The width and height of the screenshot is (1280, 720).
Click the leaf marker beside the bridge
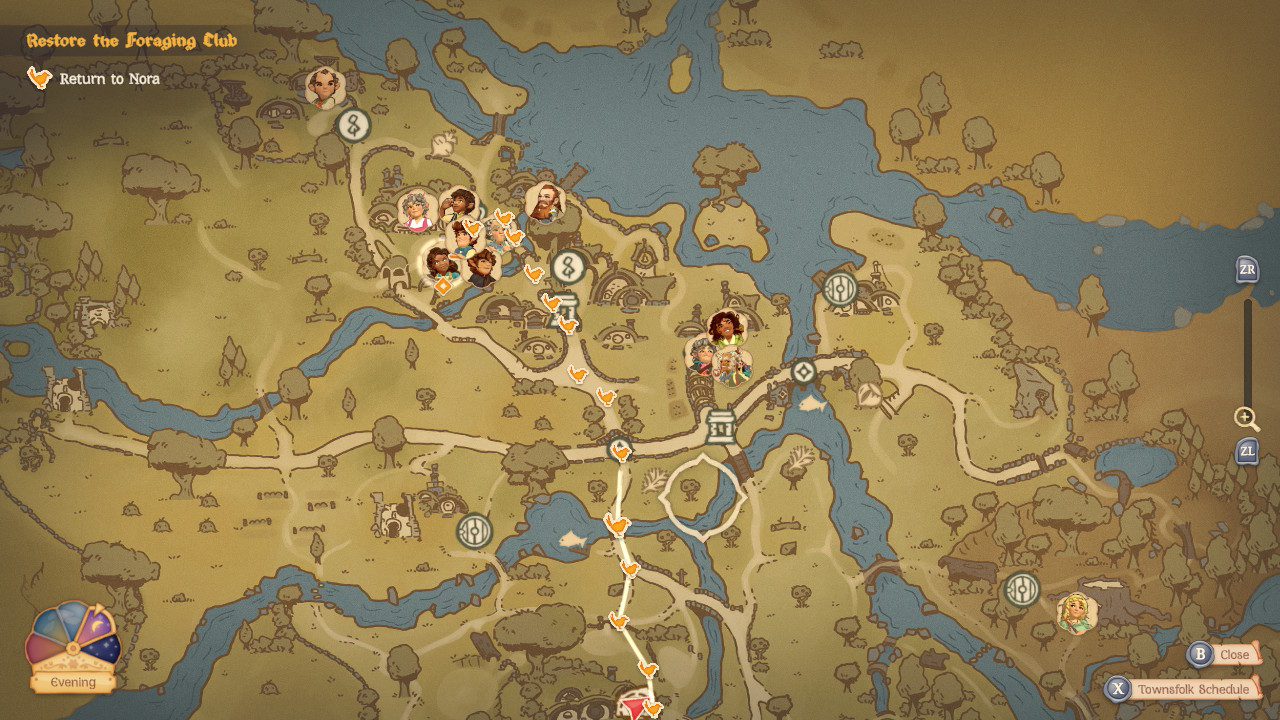click(x=868, y=395)
